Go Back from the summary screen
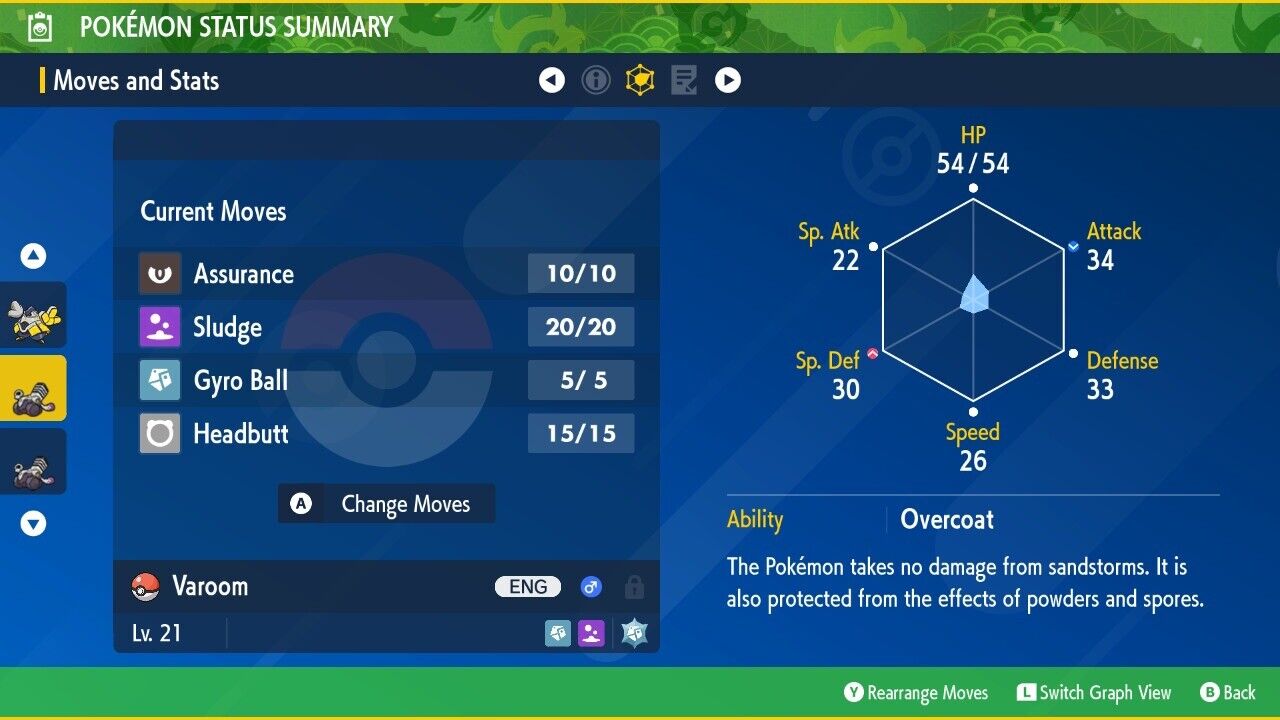The width and height of the screenshot is (1280, 720). [x=1228, y=693]
